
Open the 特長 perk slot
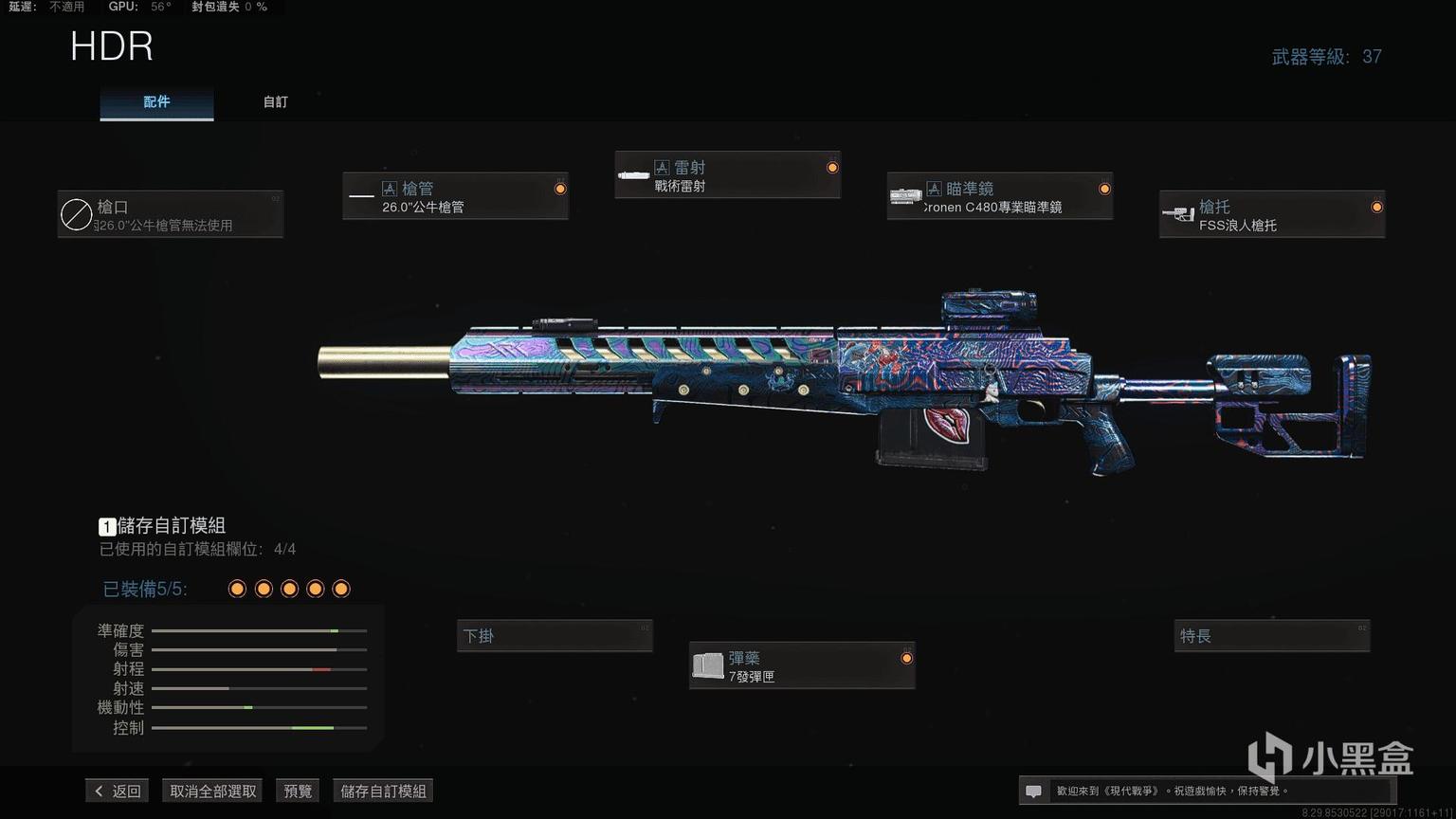(x=1272, y=636)
